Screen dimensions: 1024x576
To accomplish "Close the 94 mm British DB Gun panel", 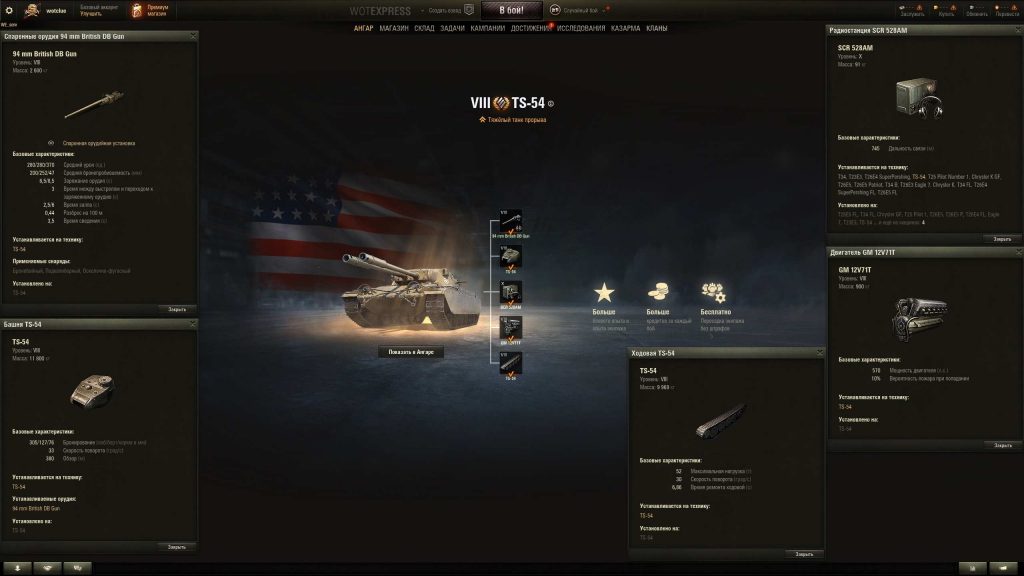I will point(176,309).
